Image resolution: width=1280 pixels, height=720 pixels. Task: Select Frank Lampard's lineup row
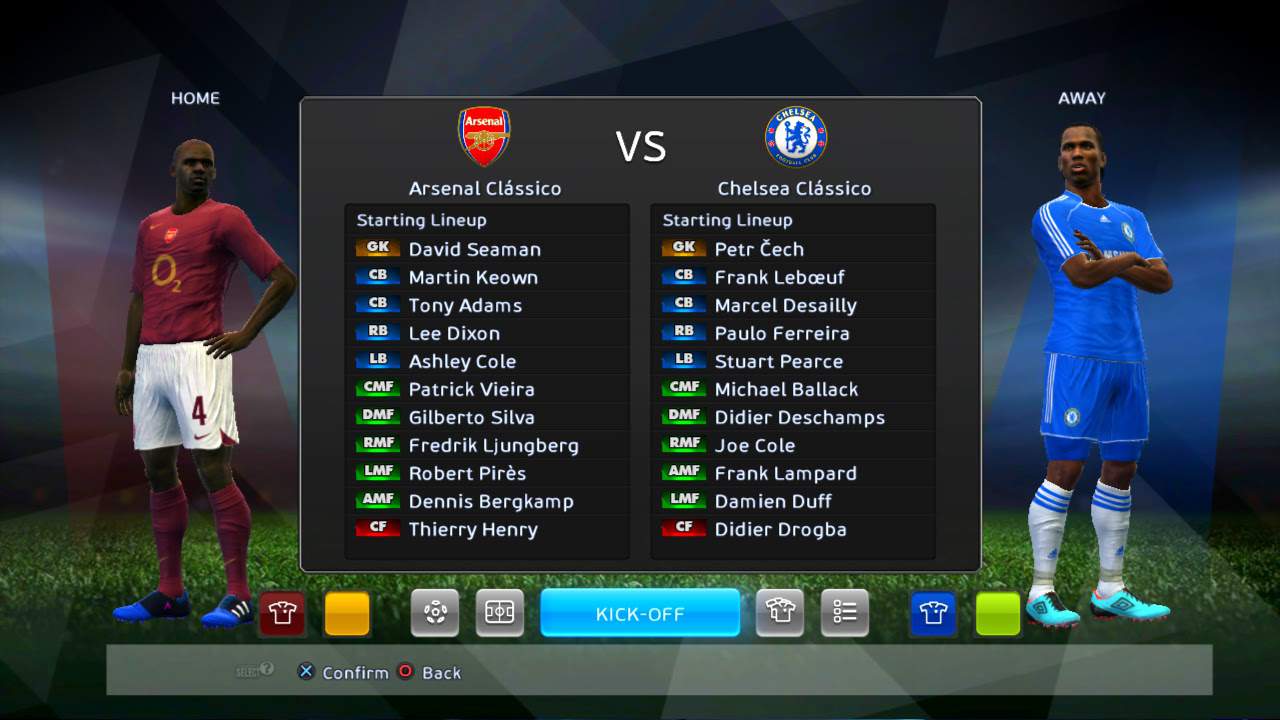785,473
